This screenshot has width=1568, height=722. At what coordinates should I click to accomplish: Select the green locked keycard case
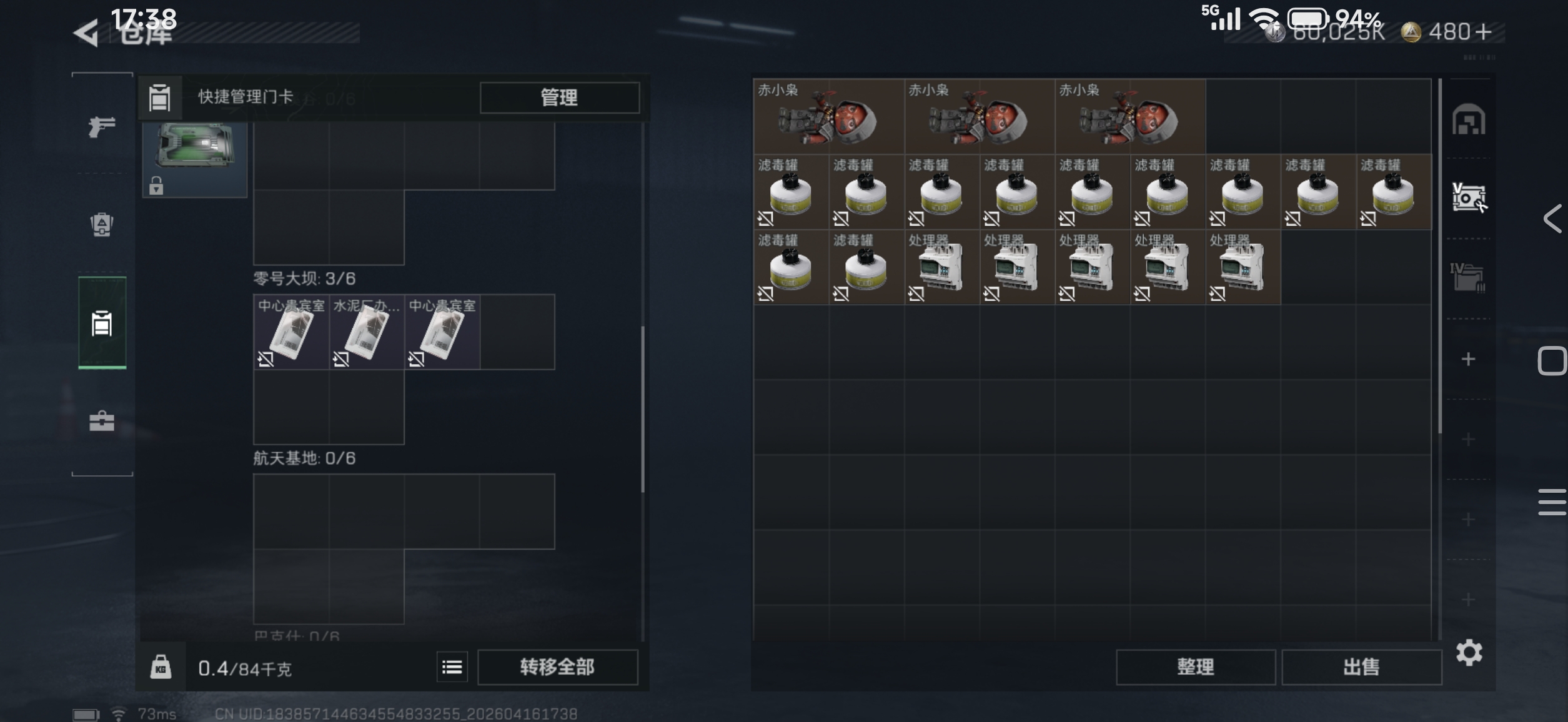point(195,159)
